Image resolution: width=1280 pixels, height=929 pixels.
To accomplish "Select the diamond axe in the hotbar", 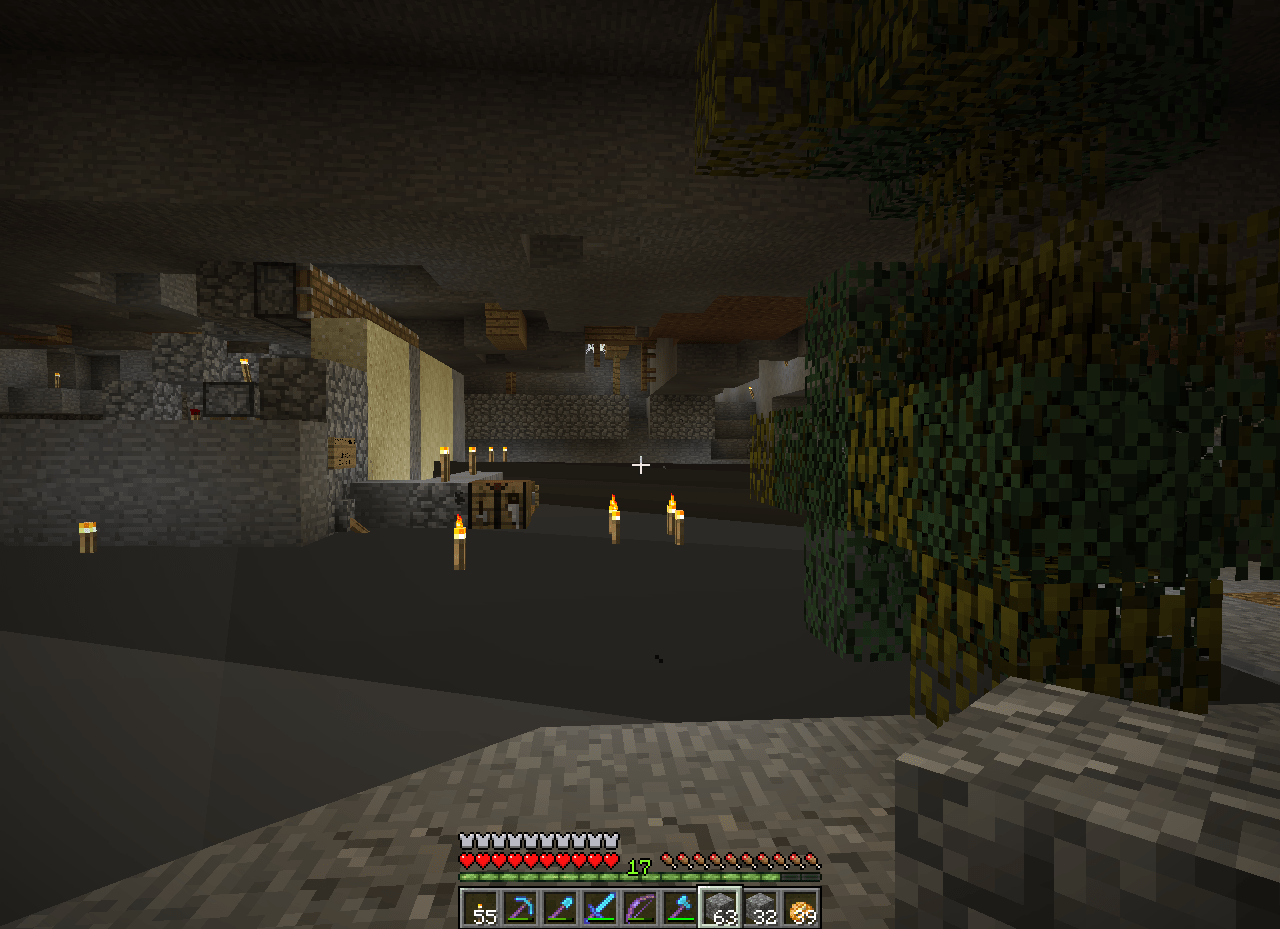I will point(678,908).
